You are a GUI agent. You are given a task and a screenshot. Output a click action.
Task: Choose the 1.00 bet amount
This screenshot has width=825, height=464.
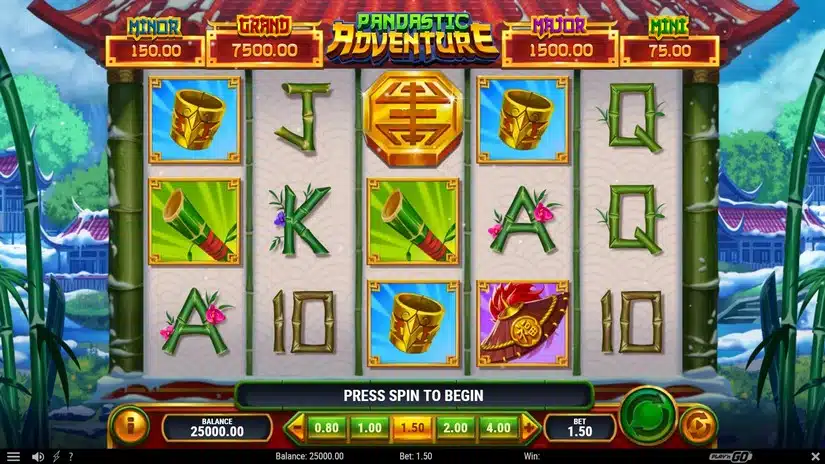pyautogui.click(x=370, y=428)
